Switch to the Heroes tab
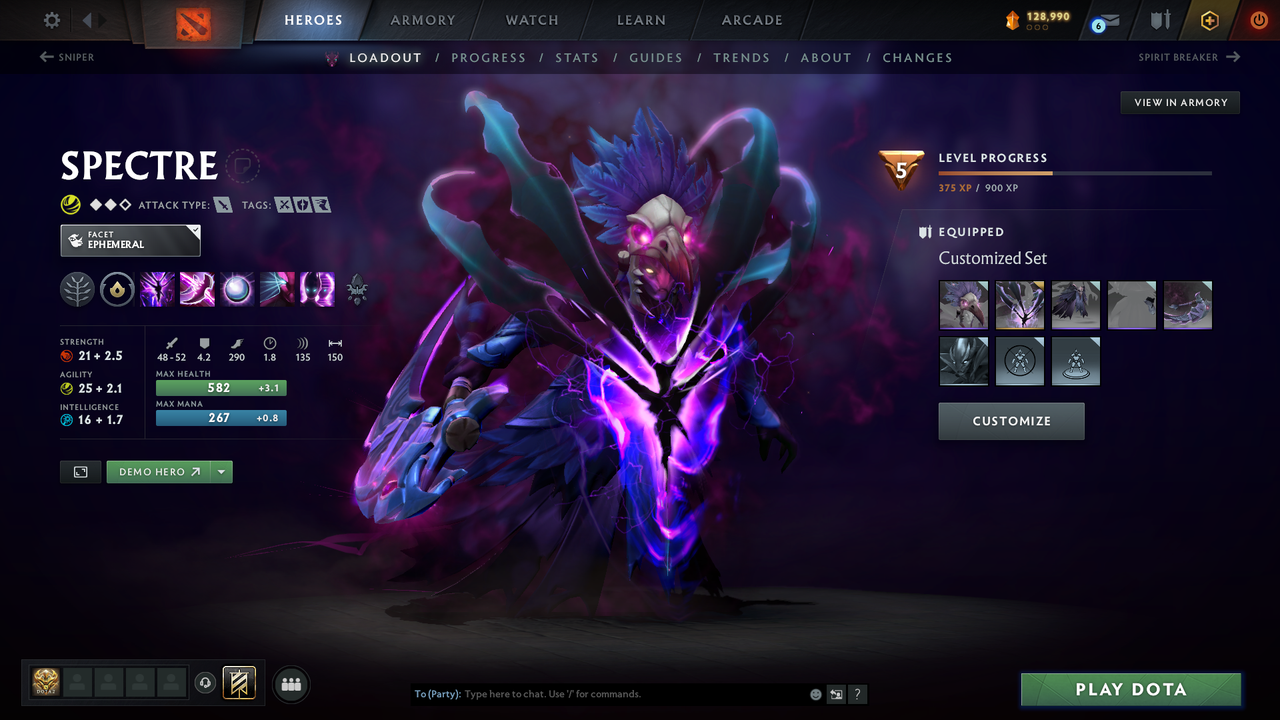This screenshot has width=1280, height=720. point(313,20)
